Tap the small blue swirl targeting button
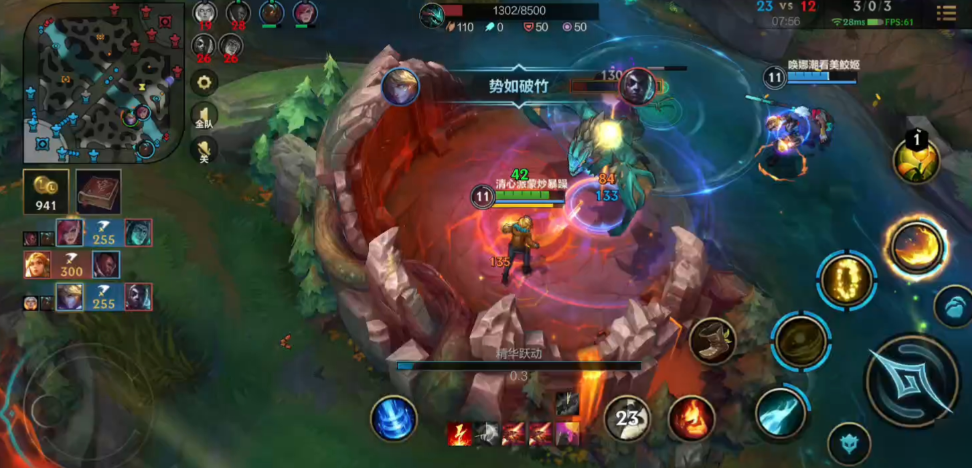The width and height of the screenshot is (972, 468). point(953,306)
